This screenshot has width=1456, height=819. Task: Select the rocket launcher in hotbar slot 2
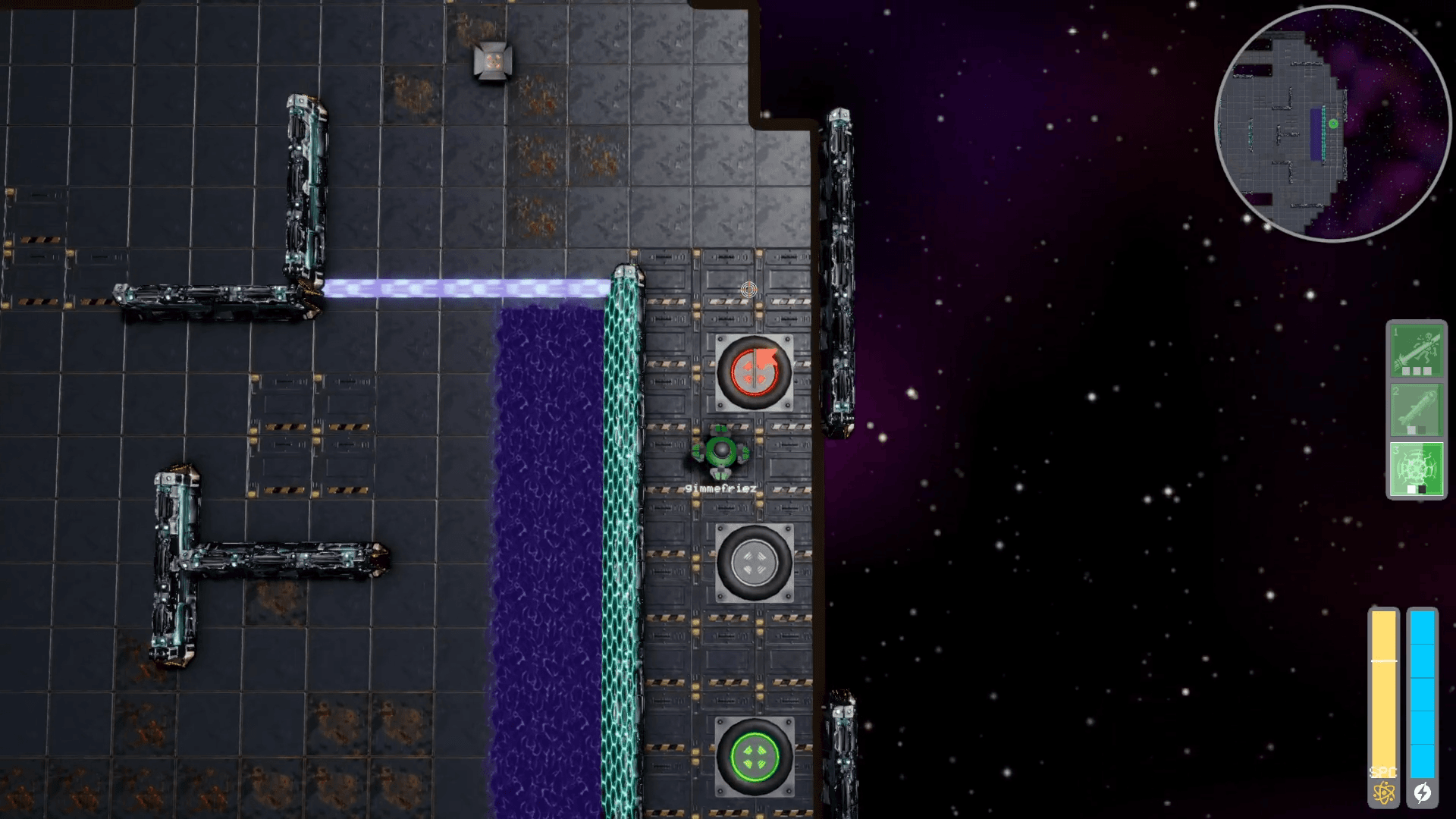pyautogui.click(x=1417, y=409)
